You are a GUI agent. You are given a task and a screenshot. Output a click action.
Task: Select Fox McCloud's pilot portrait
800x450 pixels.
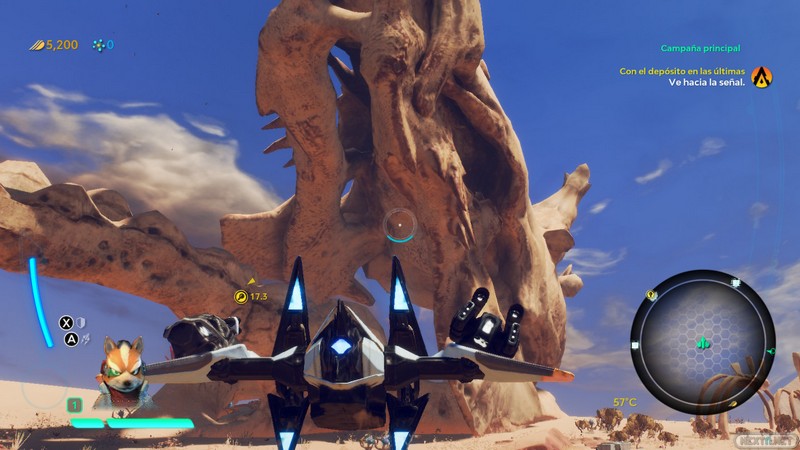click(122, 366)
